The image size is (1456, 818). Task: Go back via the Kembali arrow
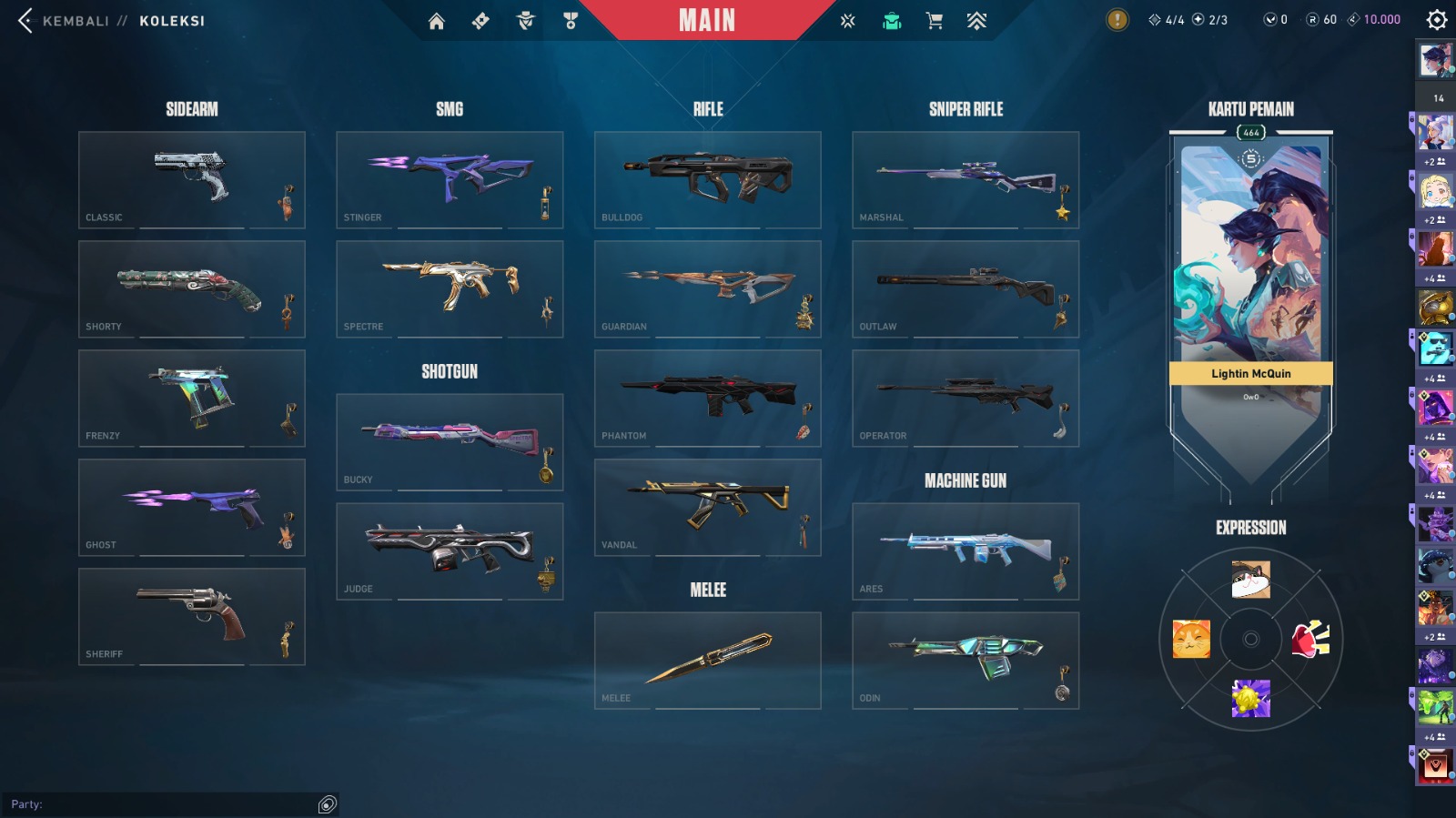pyautogui.click(x=25, y=20)
